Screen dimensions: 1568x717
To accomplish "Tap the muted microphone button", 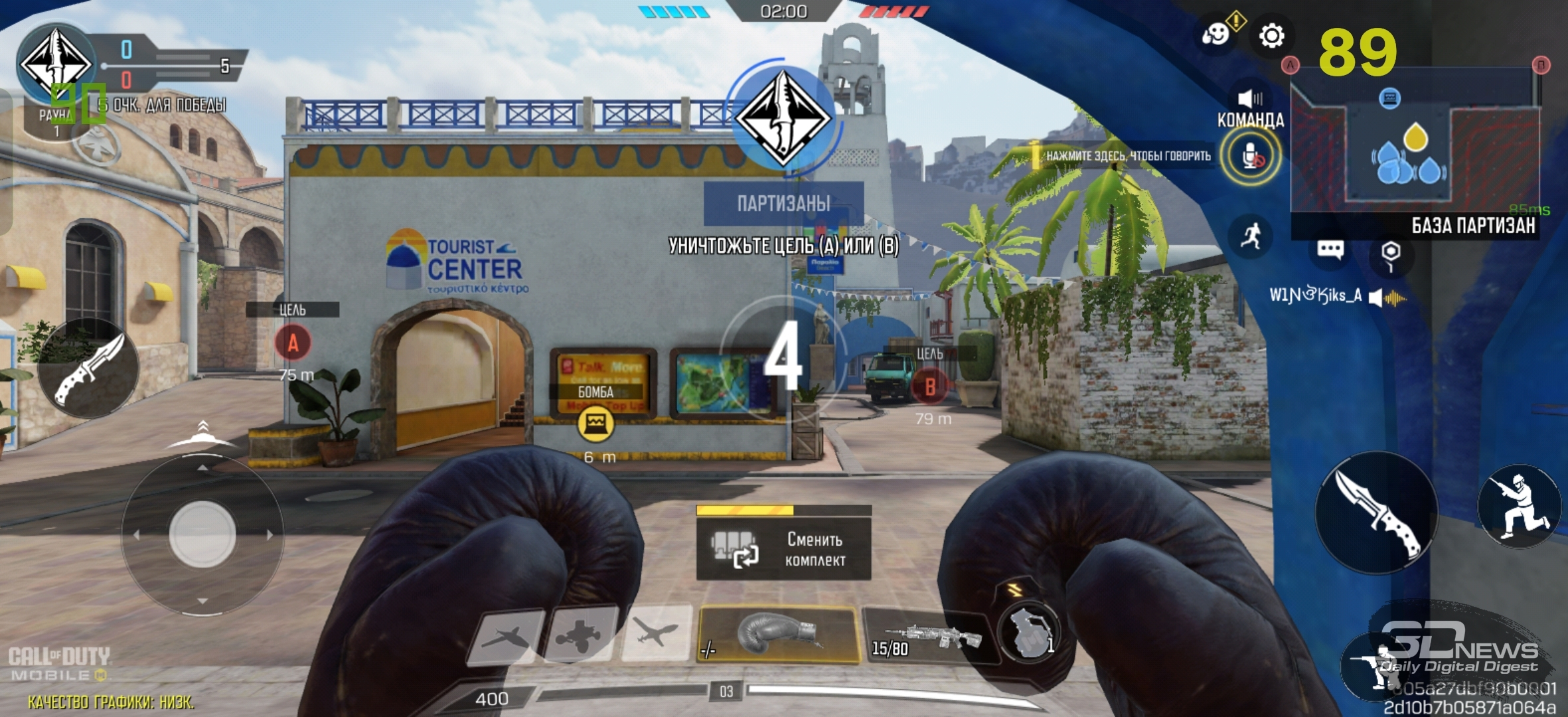I will click(x=1251, y=157).
